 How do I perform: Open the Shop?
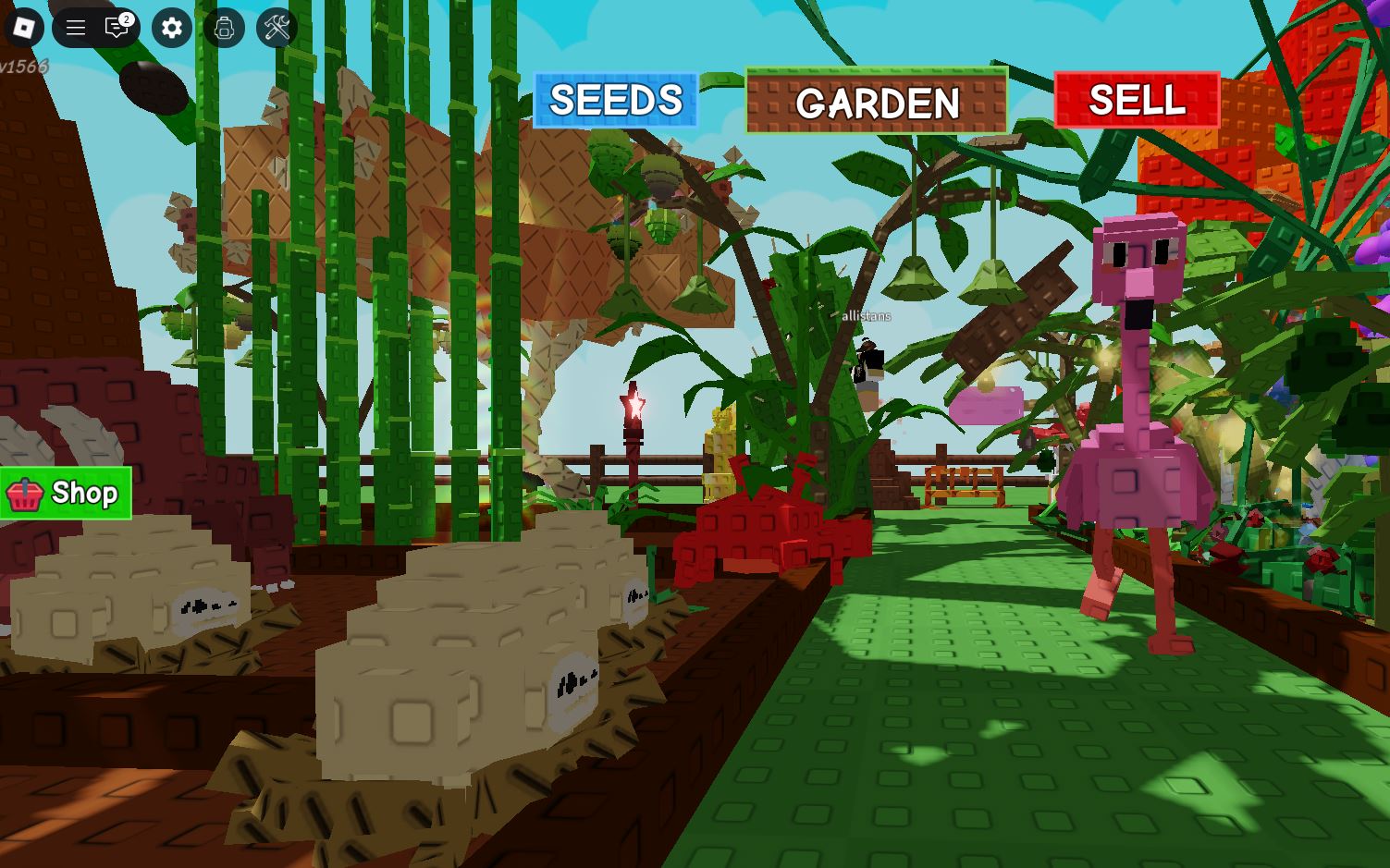tap(65, 493)
